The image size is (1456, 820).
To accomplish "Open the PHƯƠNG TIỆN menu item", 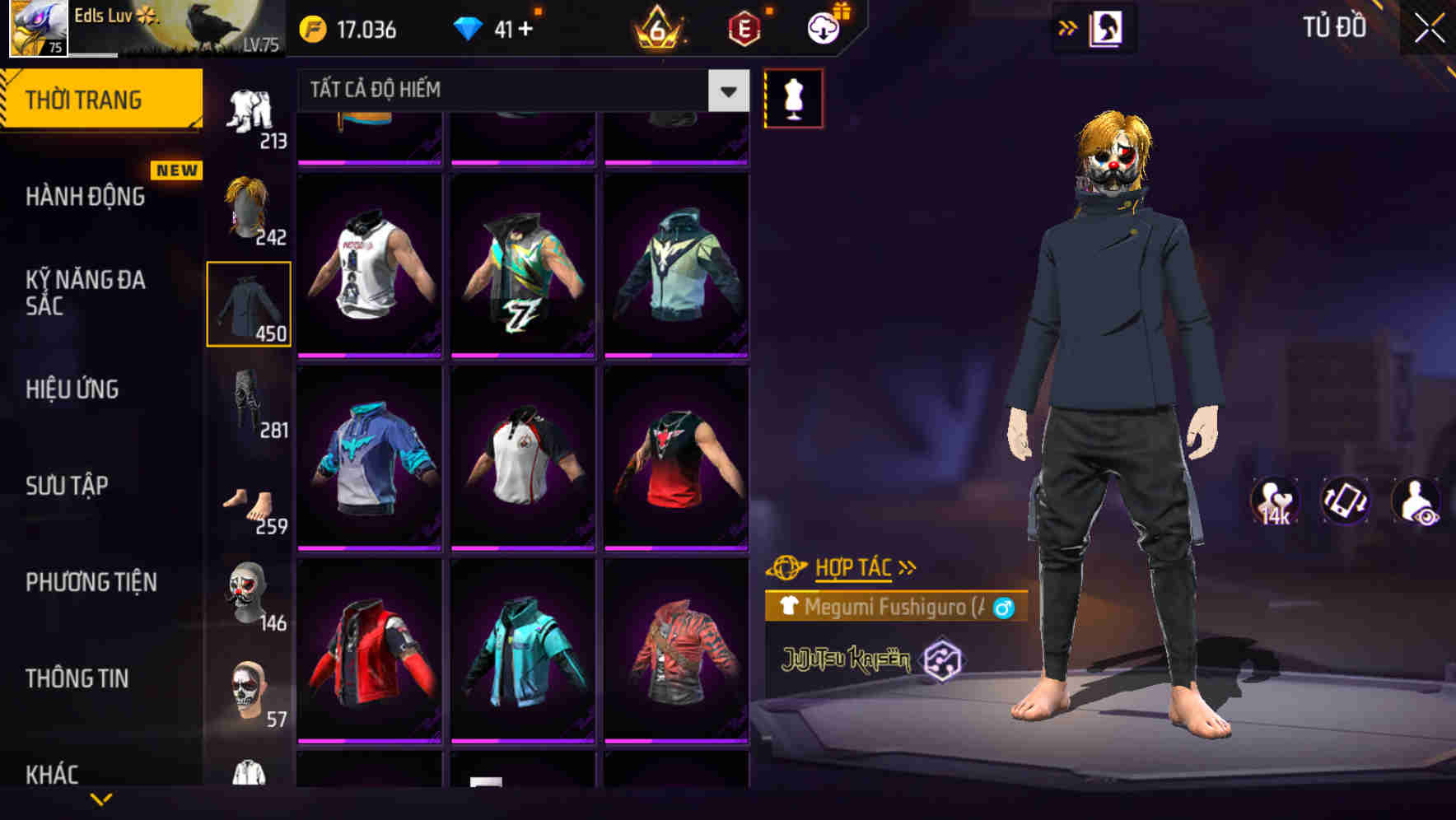I will [x=91, y=582].
